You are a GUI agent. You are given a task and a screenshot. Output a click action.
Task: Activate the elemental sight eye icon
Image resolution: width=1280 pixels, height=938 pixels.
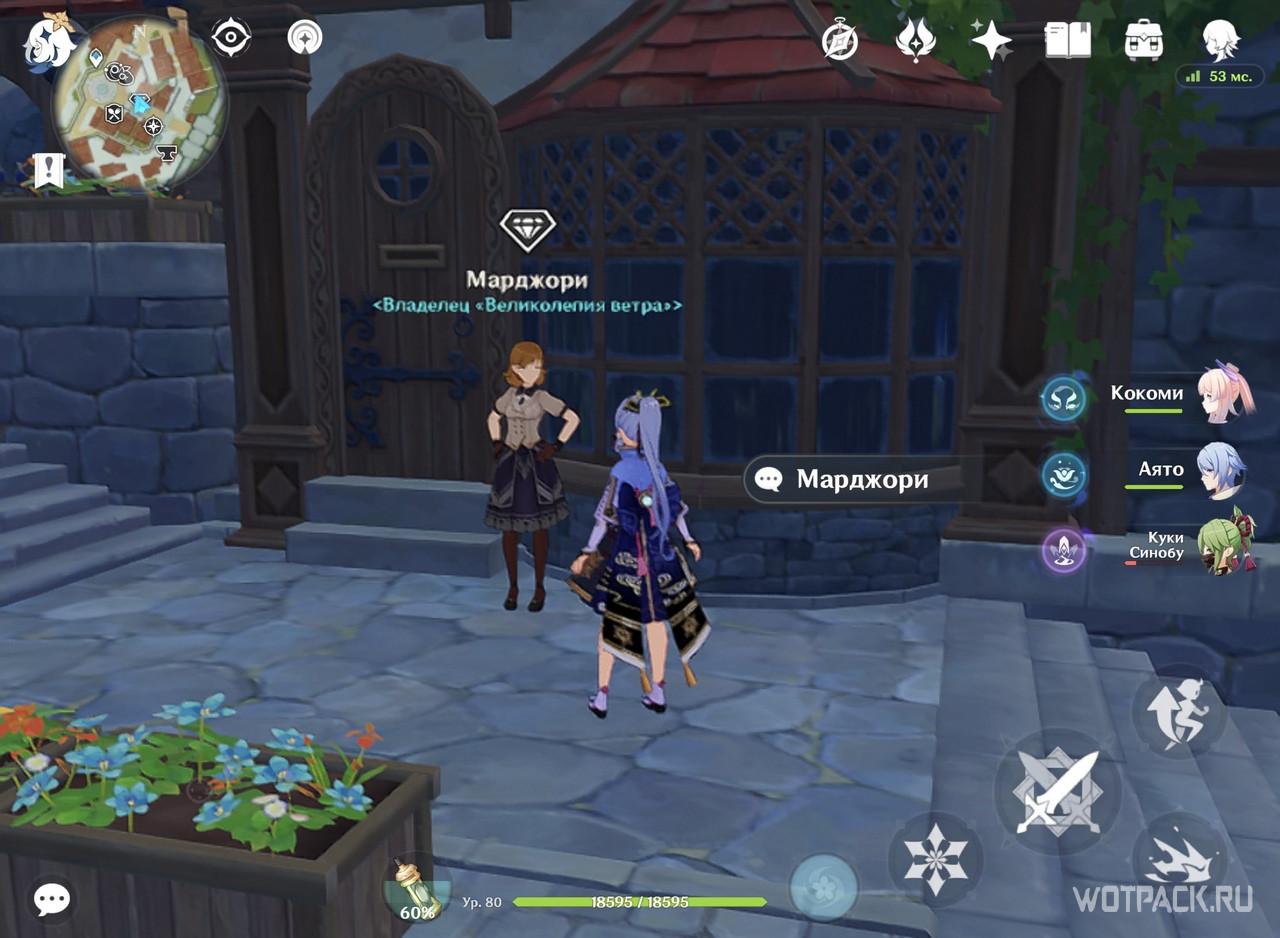[x=231, y=38]
